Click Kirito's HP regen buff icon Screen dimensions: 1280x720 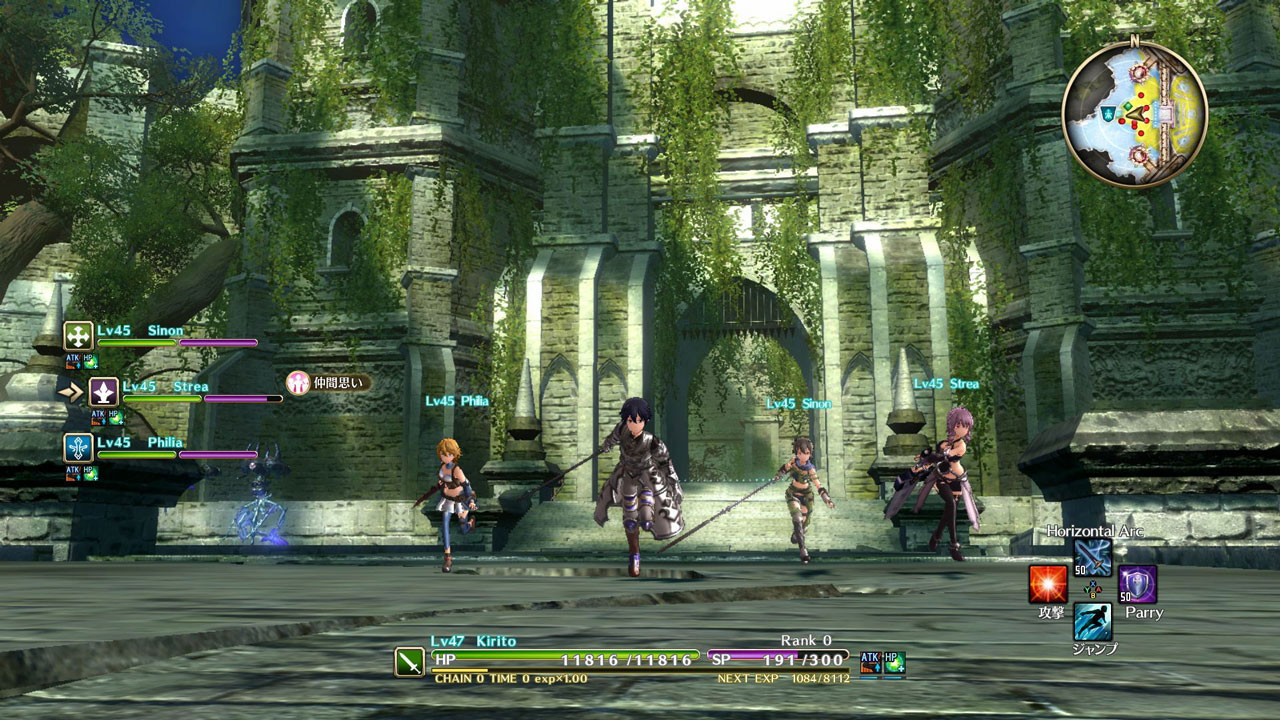click(894, 661)
